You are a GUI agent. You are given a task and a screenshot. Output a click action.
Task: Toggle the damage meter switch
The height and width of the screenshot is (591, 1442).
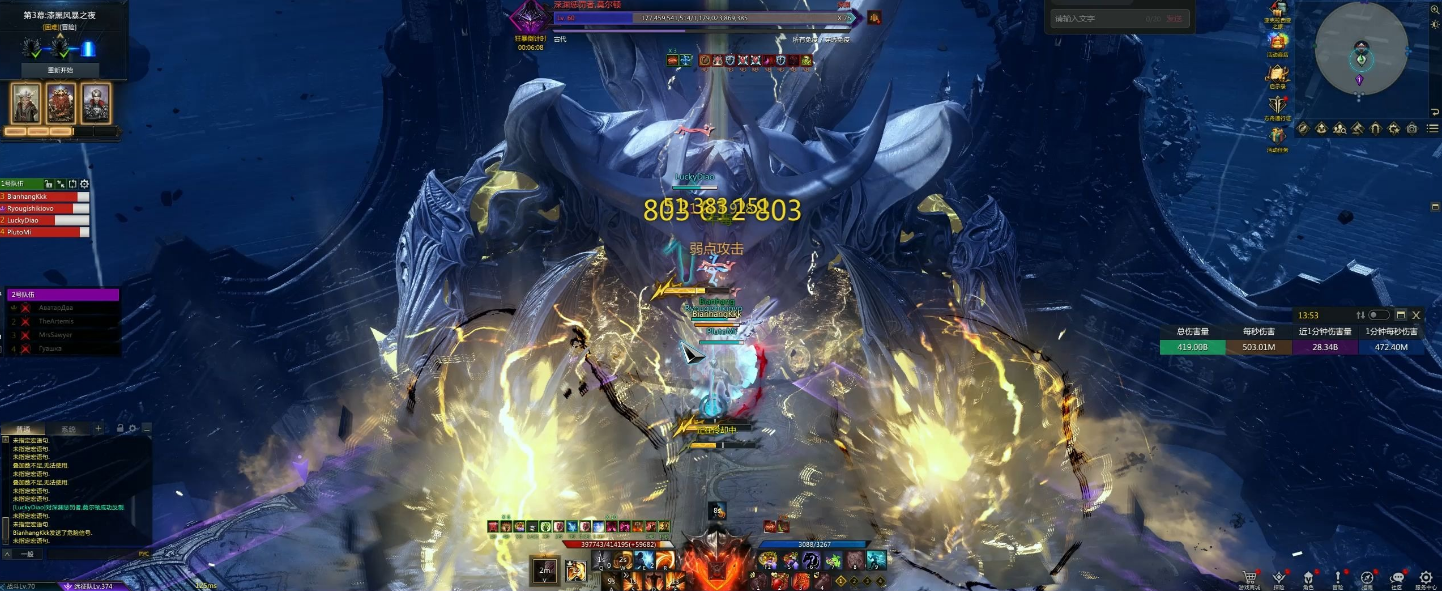[x=1378, y=315]
